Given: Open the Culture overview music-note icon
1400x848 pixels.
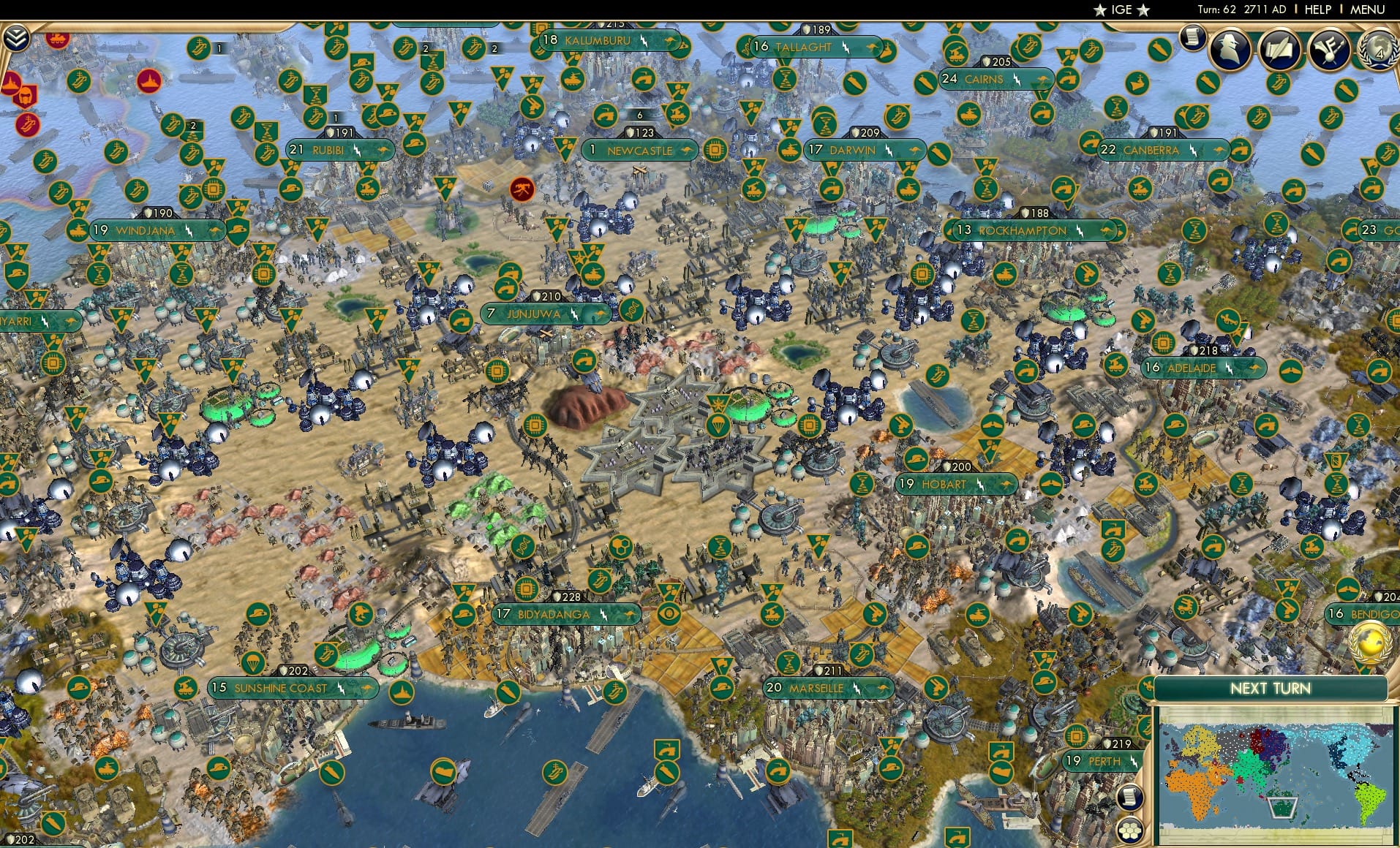Looking at the screenshot, I should [1330, 50].
